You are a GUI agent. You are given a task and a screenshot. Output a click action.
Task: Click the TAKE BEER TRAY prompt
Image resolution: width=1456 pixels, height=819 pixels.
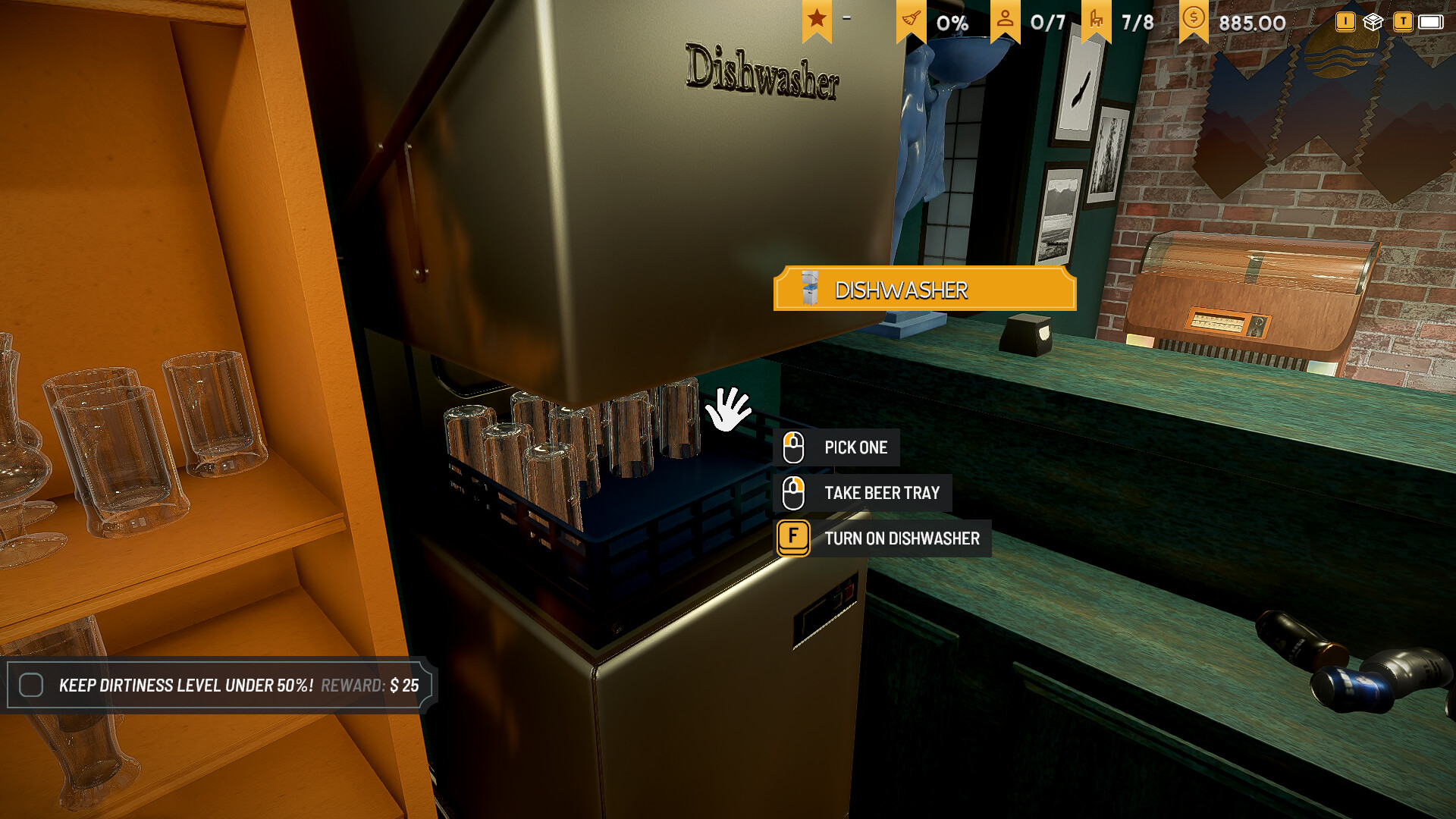point(883,492)
